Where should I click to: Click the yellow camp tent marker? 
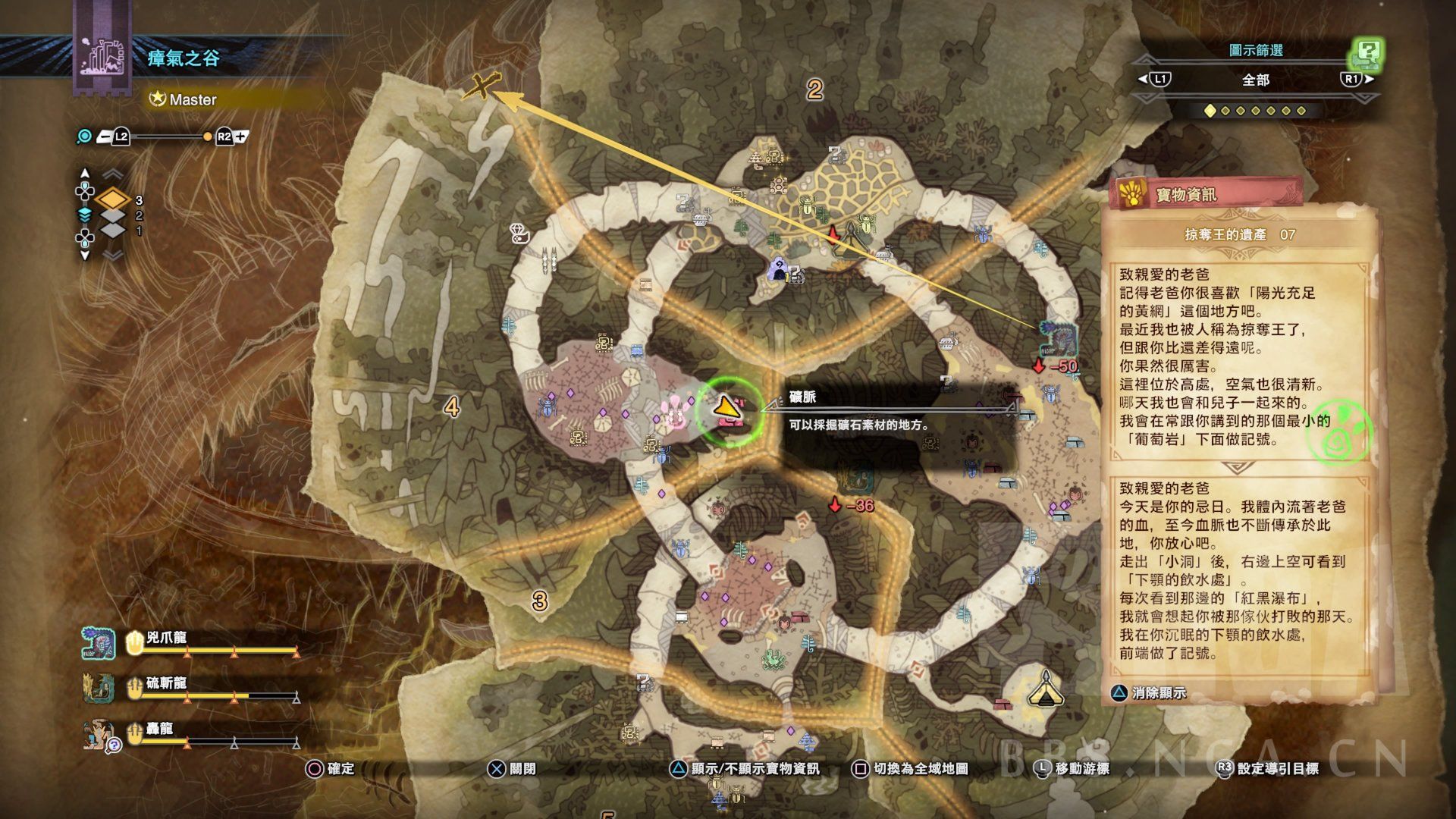[1045, 689]
